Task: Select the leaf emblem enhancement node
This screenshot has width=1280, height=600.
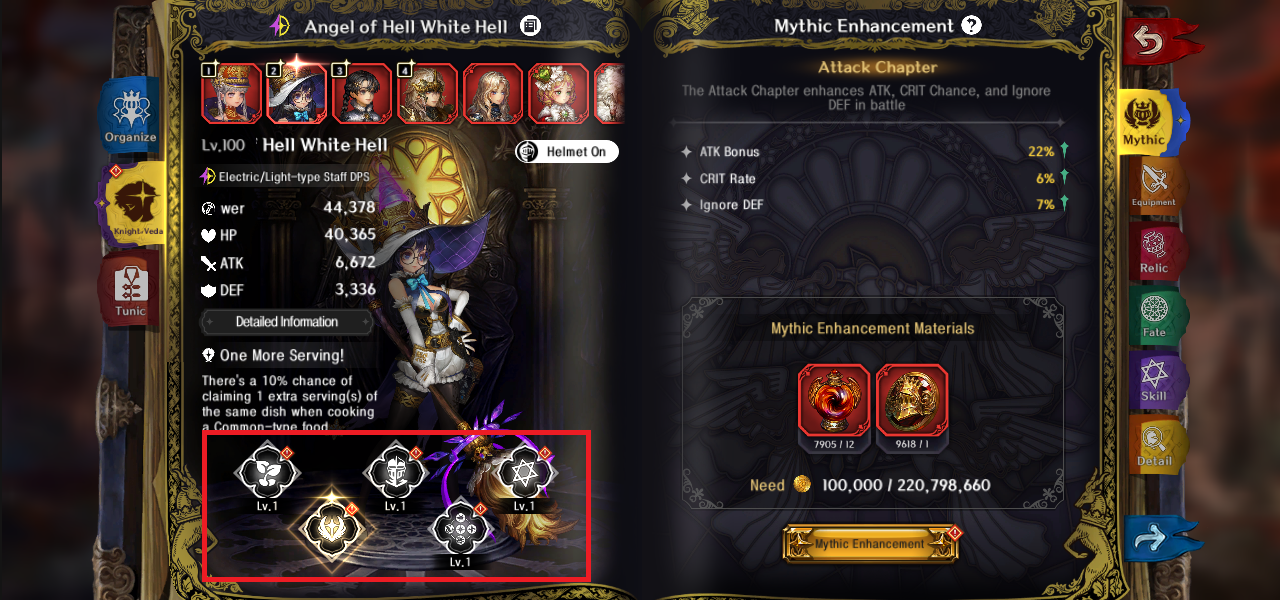Action: coord(267,470)
